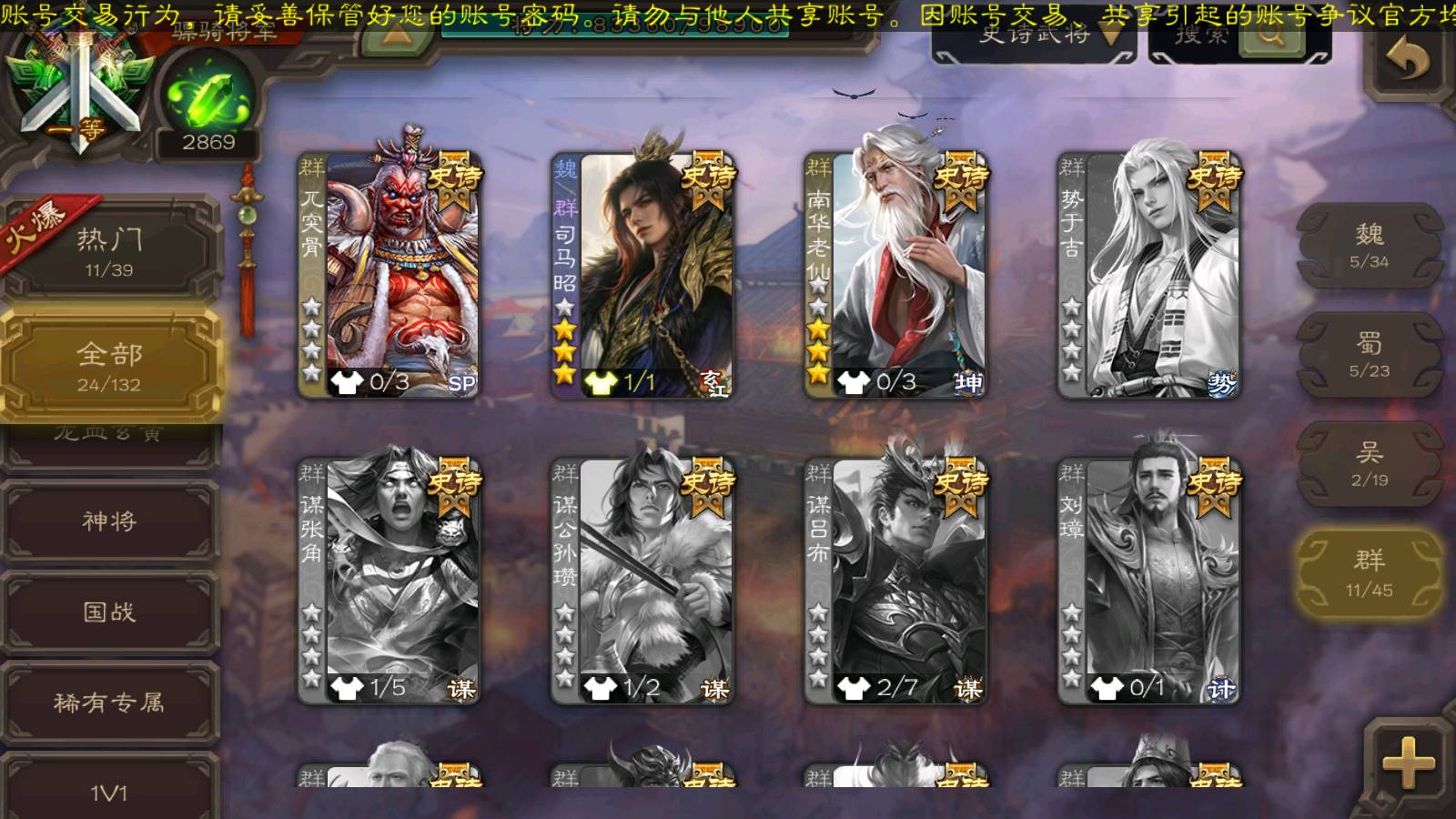Select the 势于吉 hero card
Image resolution: width=1456 pixels, height=819 pixels.
(x=1149, y=273)
